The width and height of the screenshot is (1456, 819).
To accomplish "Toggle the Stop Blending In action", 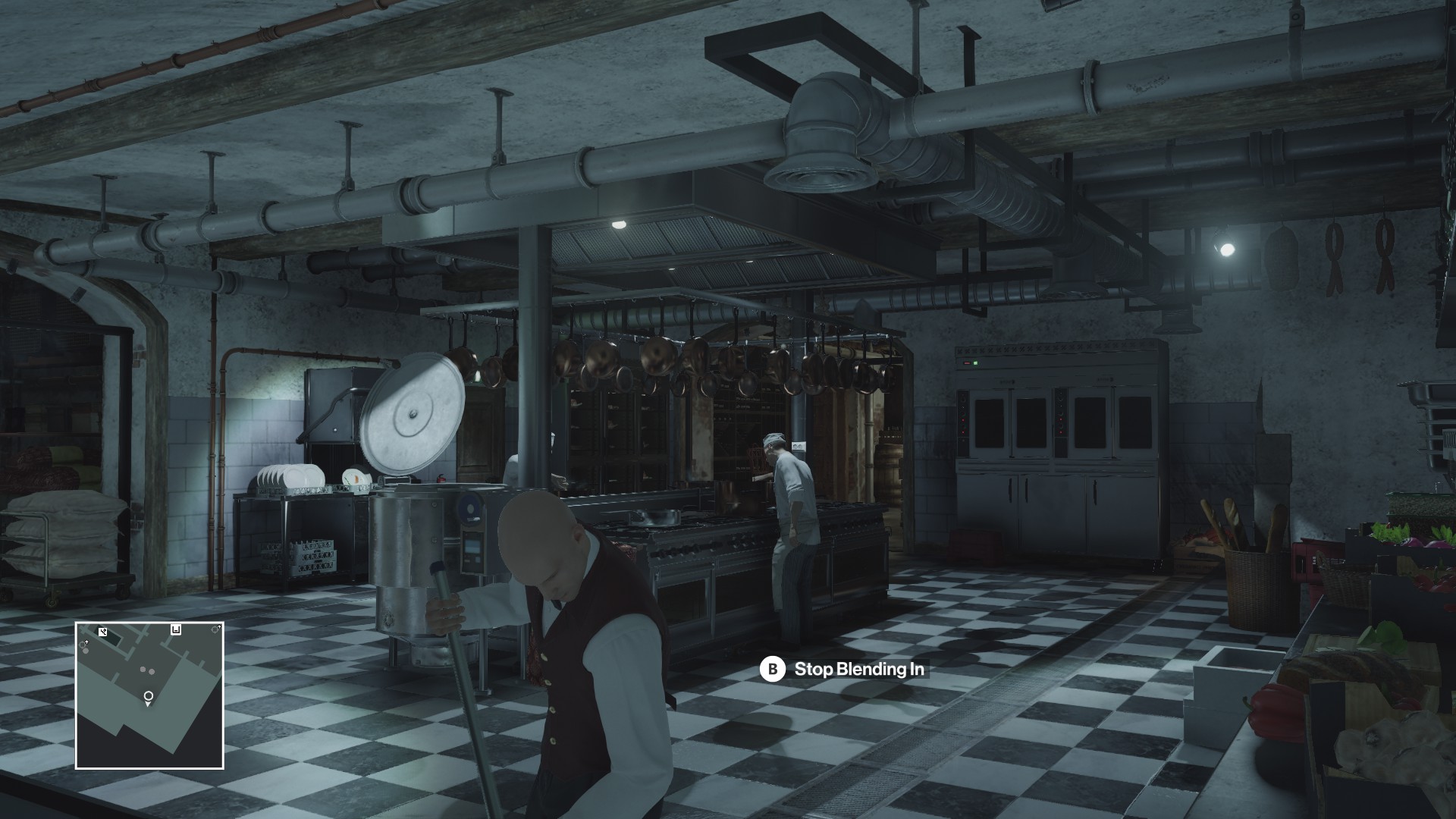I will 834,670.
